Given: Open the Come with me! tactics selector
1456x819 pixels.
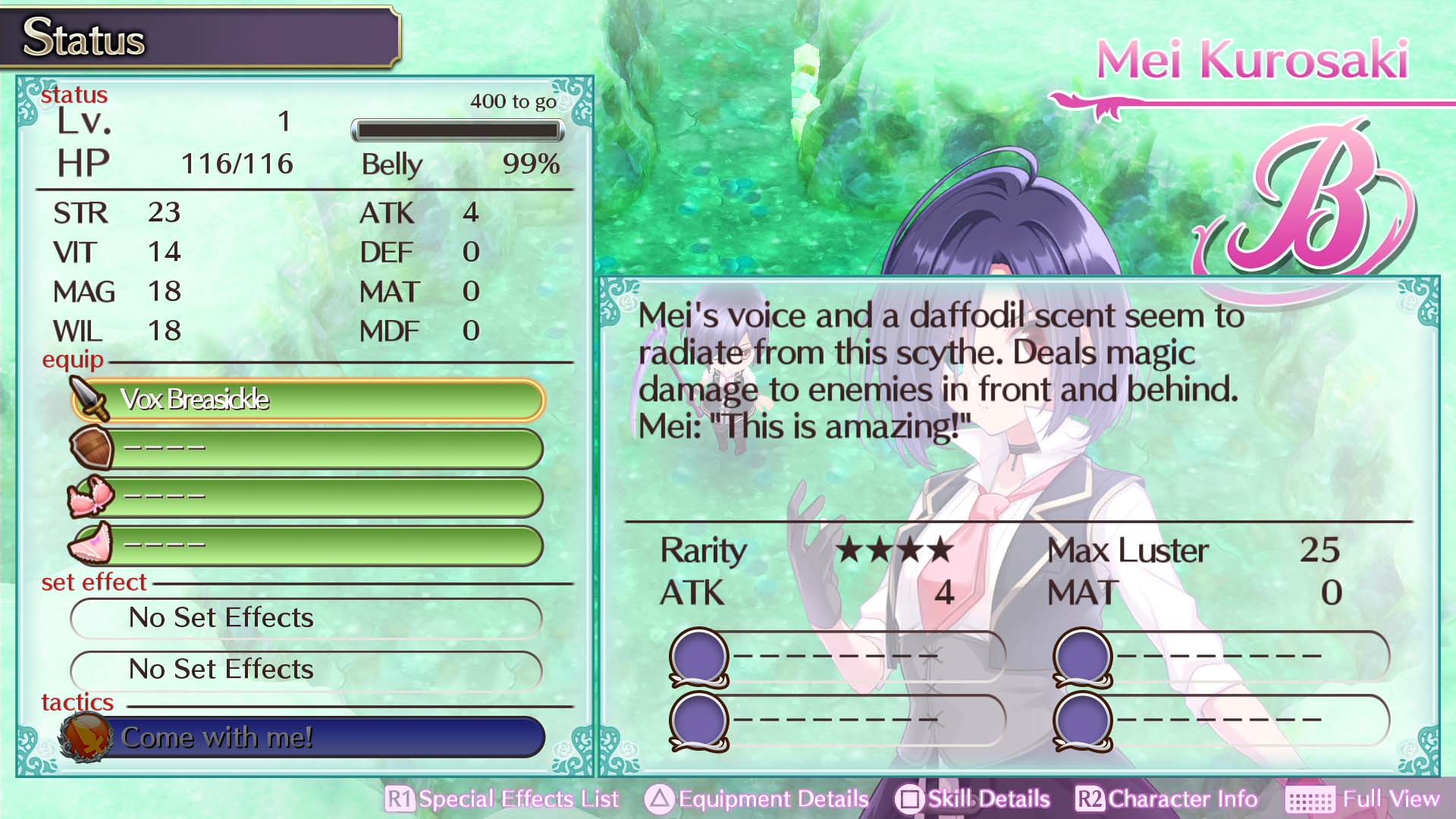Looking at the screenshot, I should coord(303,736).
